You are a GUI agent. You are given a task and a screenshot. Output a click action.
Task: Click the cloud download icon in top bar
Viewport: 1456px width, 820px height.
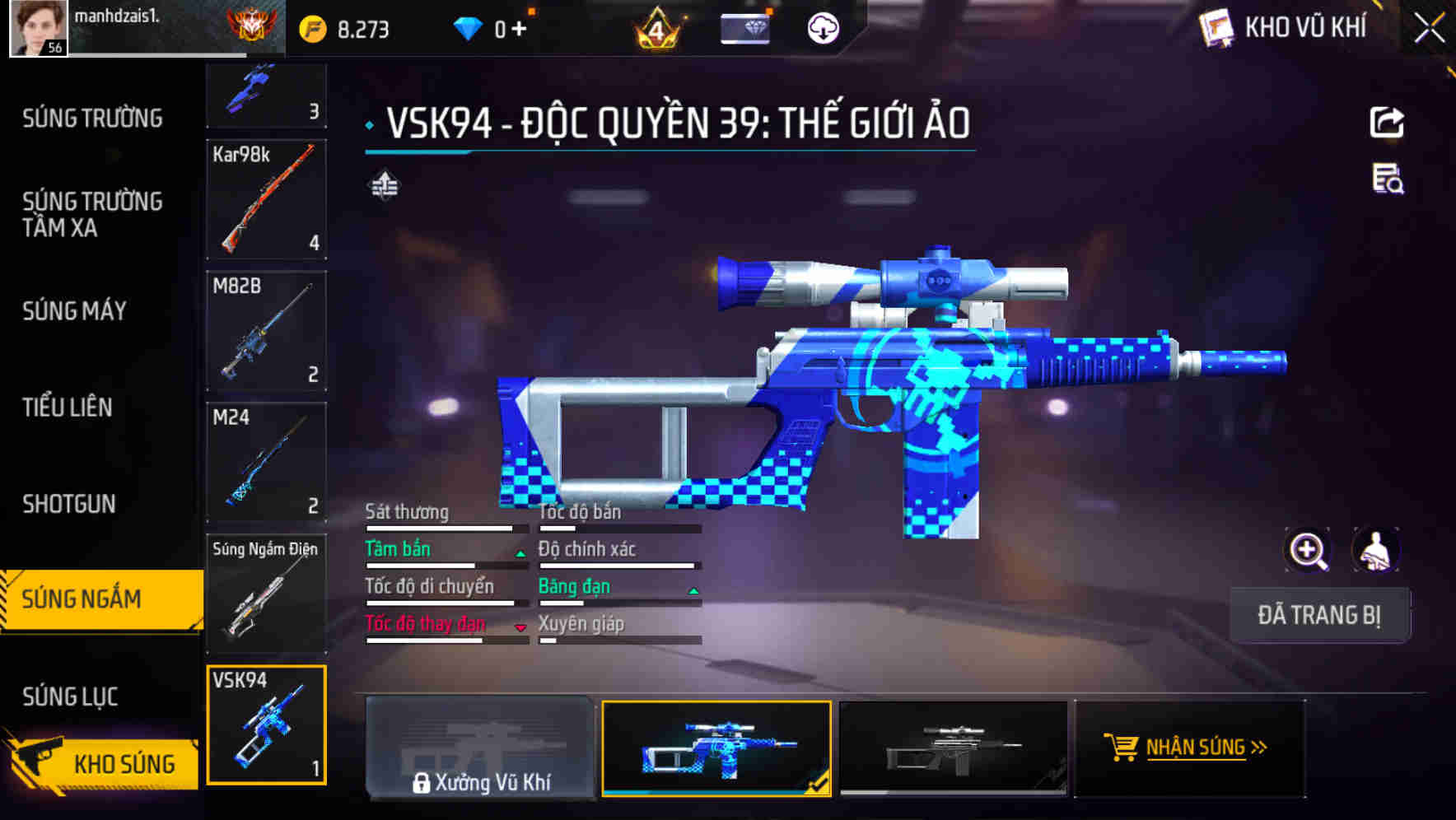pyautogui.click(x=822, y=27)
